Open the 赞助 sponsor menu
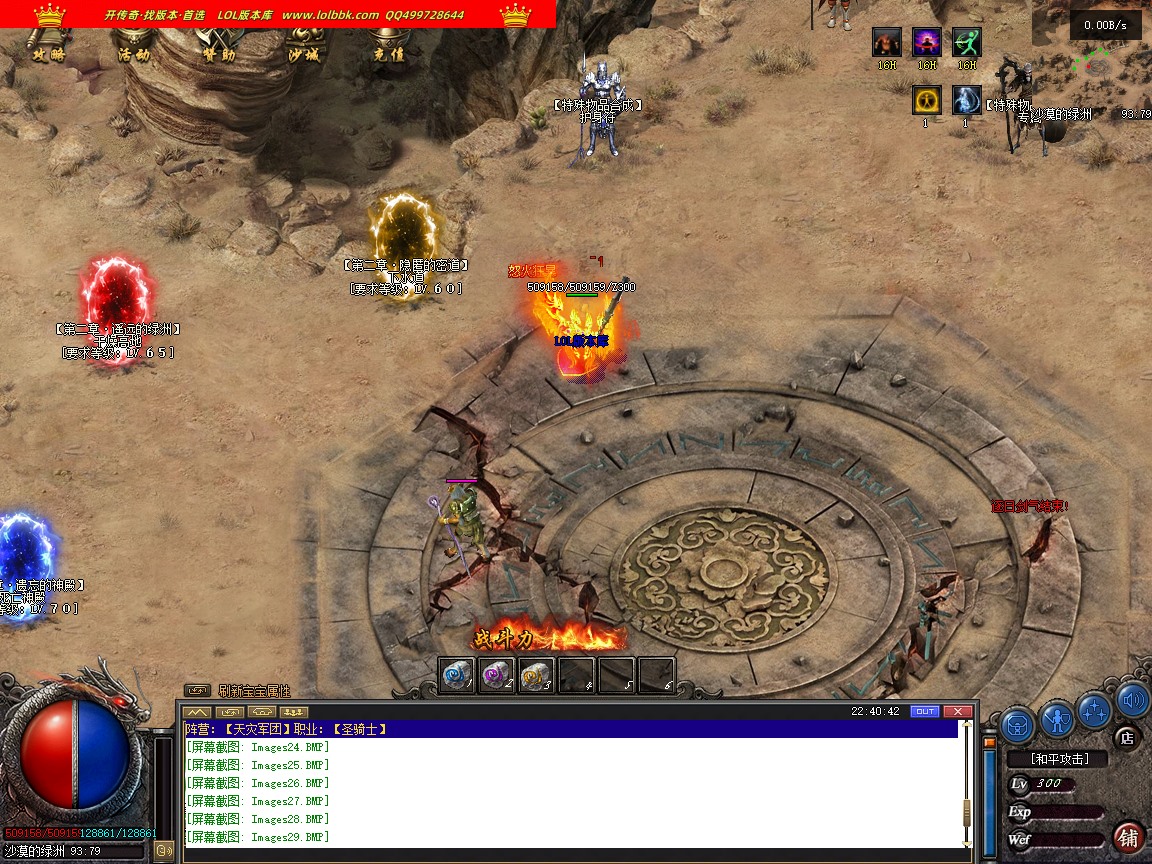Image resolution: width=1152 pixels, height=864 pixels. 218,54
